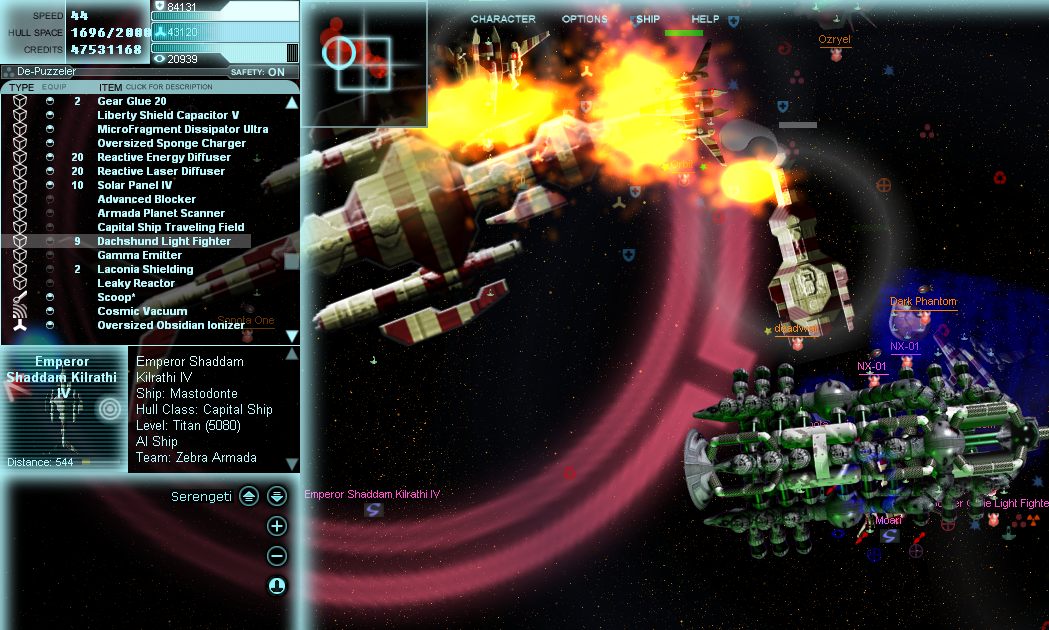Show Liberty Shield Capacitor V description
The width and height of the screenshot is (1049, 630).
[168, 115]
